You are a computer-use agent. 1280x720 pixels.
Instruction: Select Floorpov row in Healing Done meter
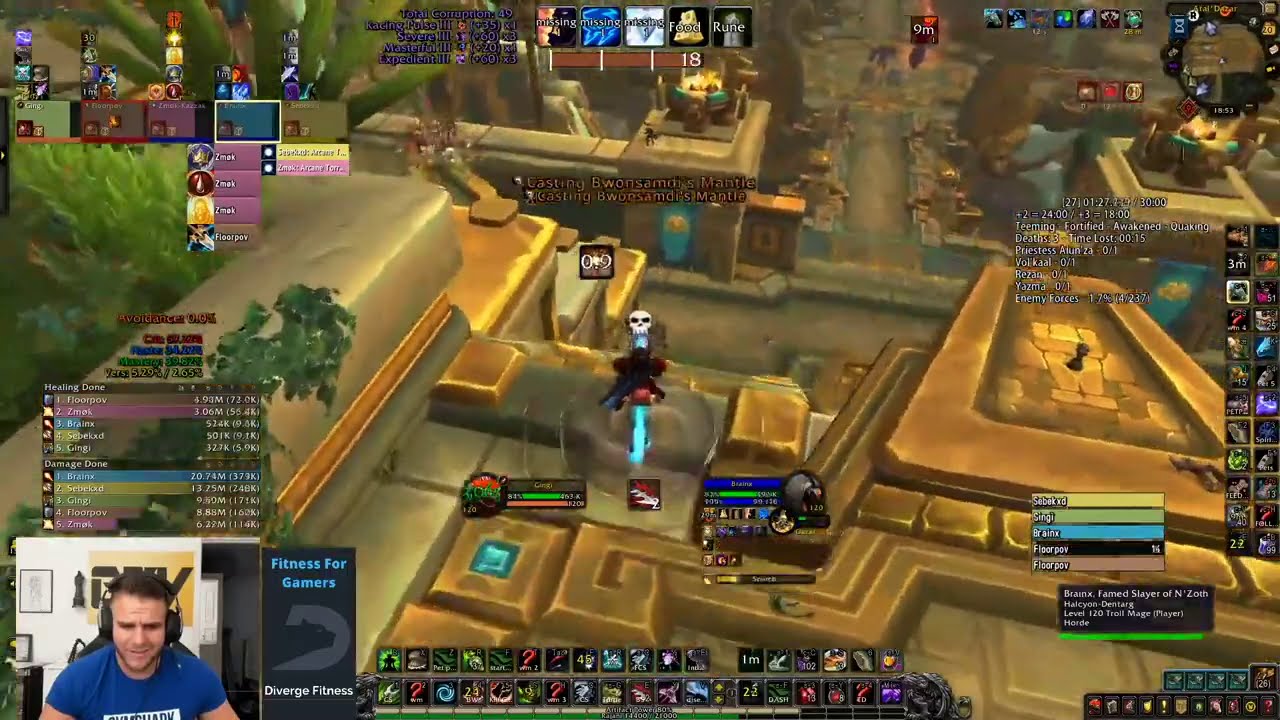150,400
